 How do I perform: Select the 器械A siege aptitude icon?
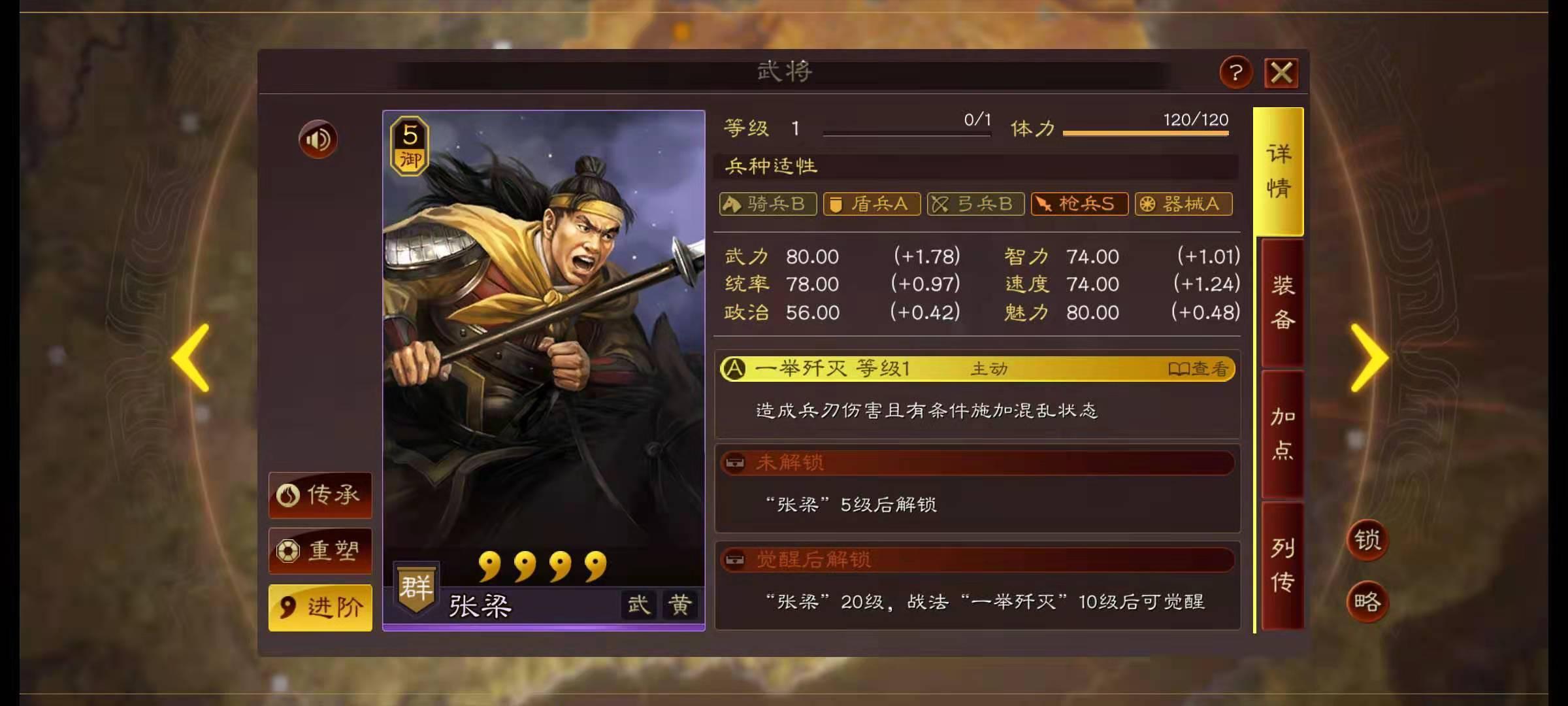click(x=1183, y=204)
